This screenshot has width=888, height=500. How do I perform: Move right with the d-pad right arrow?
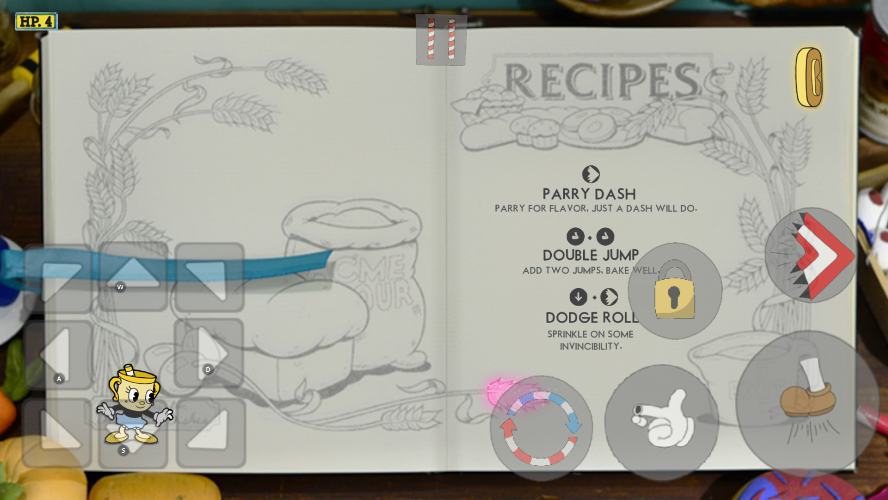210,353
